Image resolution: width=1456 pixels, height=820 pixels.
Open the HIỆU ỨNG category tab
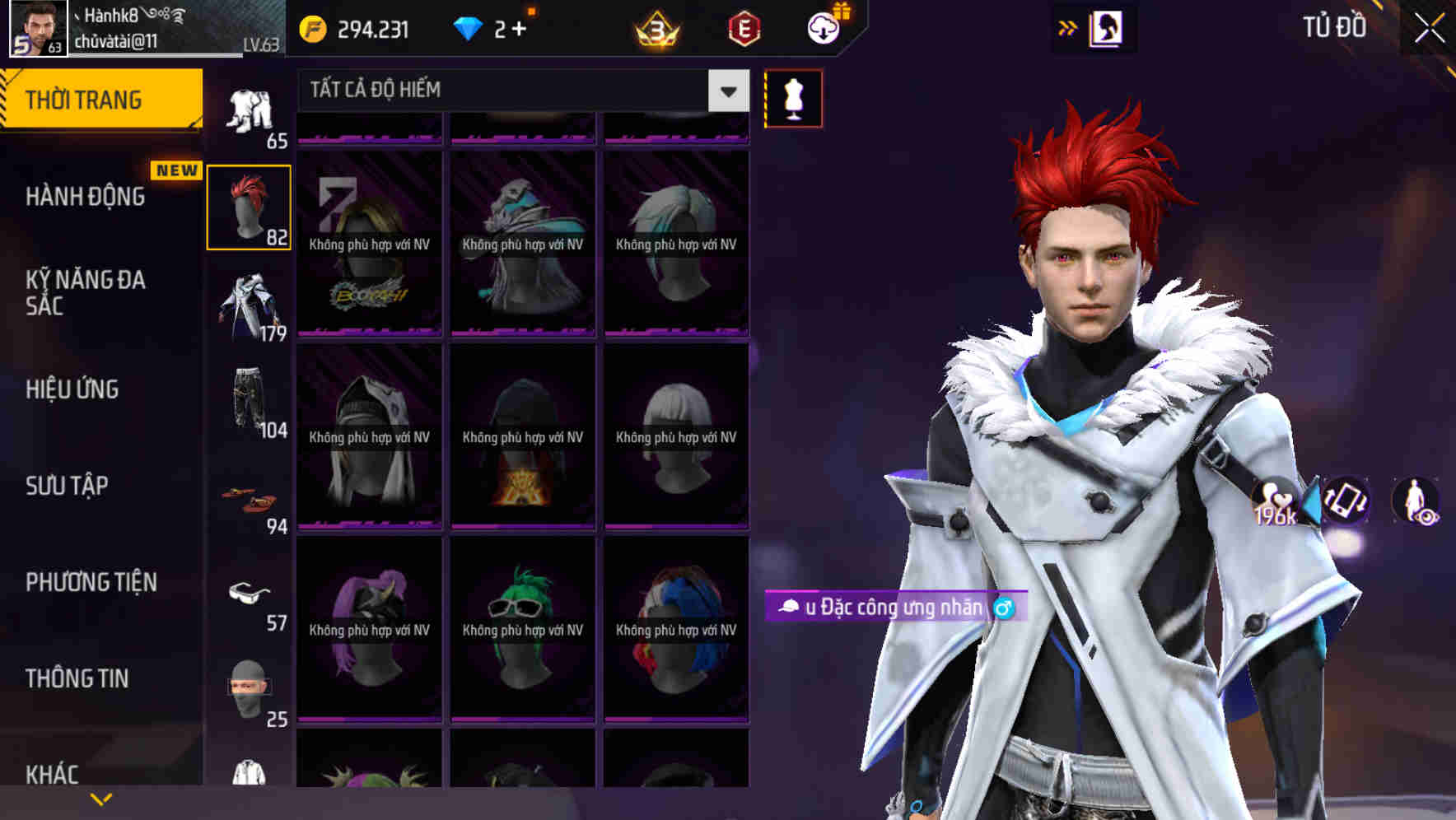pos(72,389)
